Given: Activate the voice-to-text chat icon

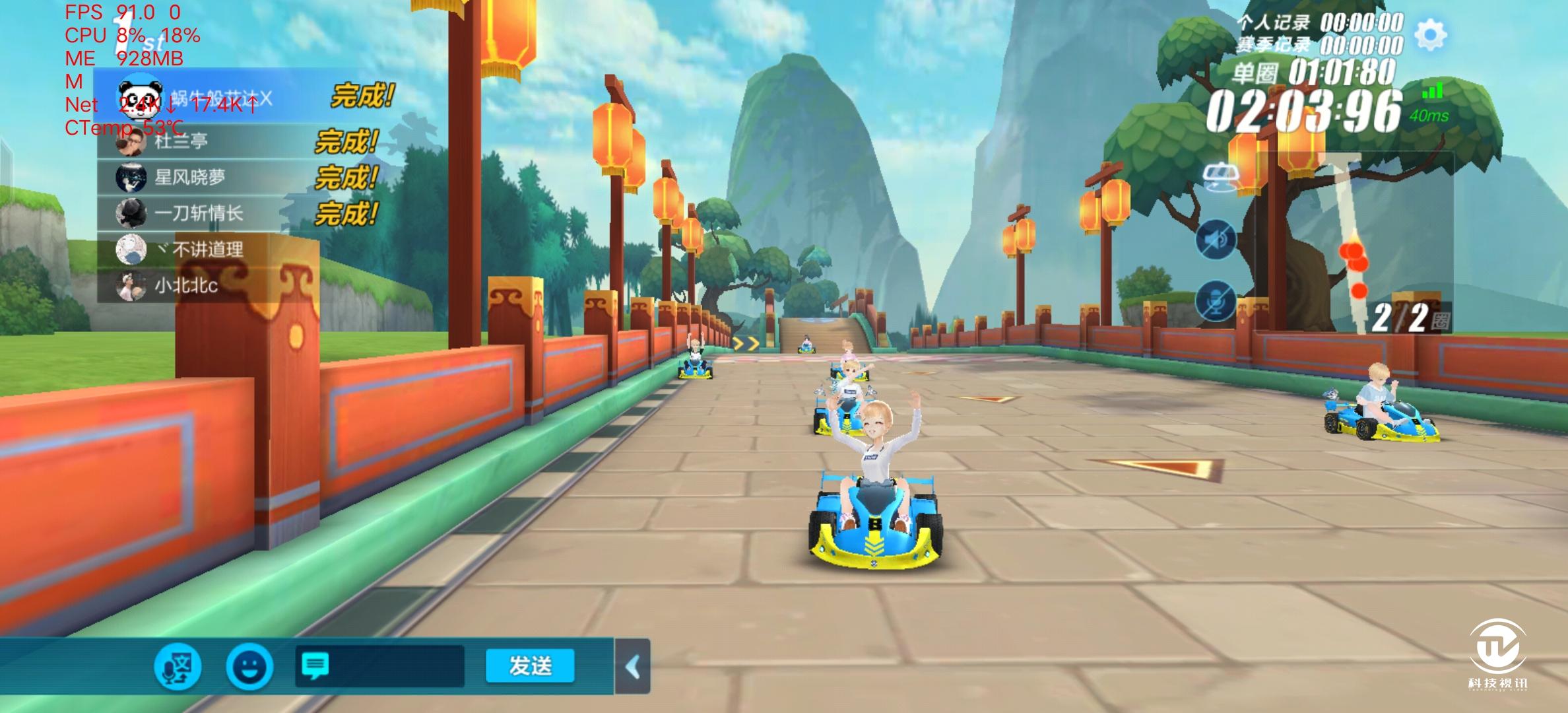Looking at the screenshot, I should tap(178, 666).
